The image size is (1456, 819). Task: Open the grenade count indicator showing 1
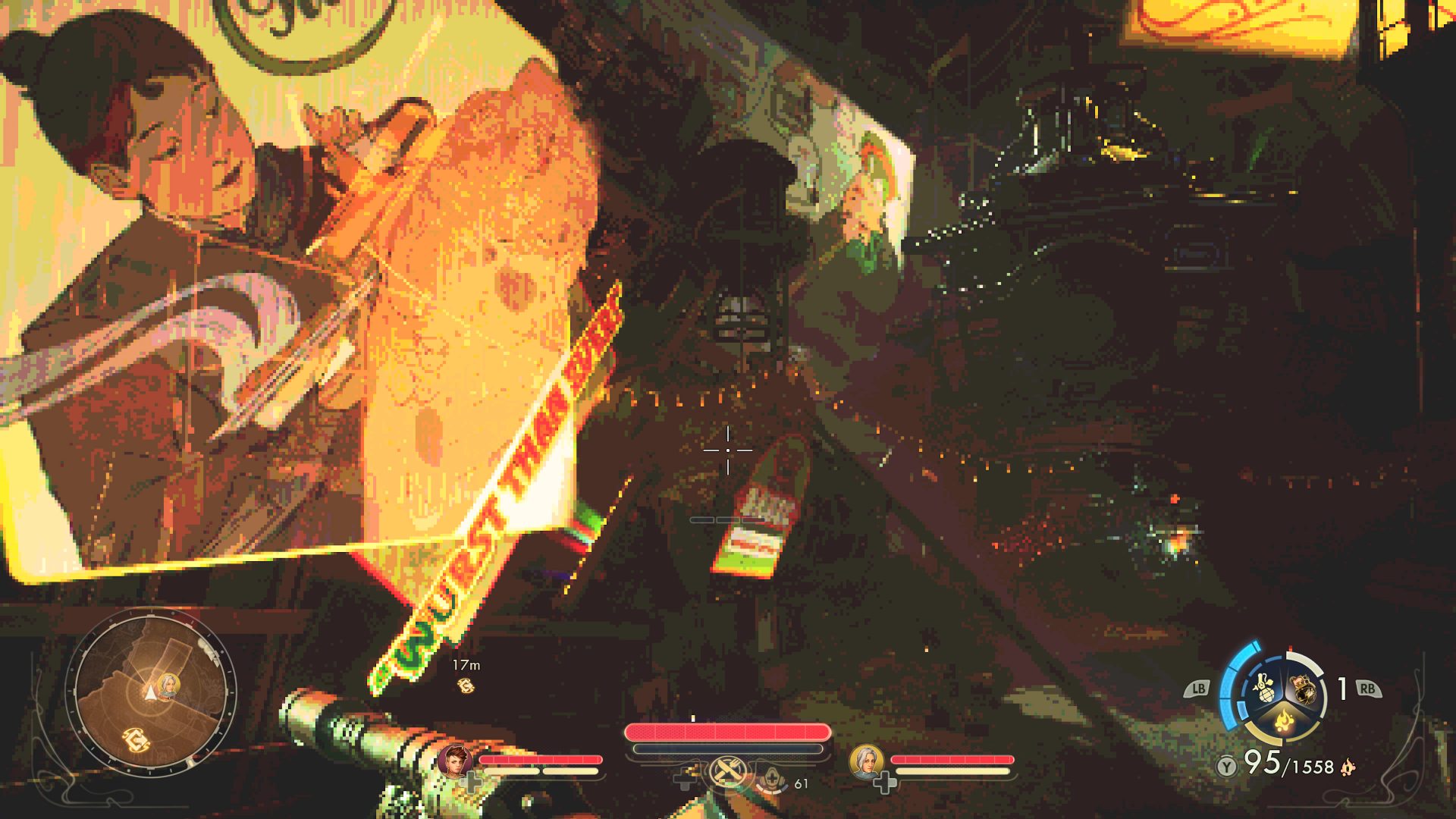(1341, 688)
